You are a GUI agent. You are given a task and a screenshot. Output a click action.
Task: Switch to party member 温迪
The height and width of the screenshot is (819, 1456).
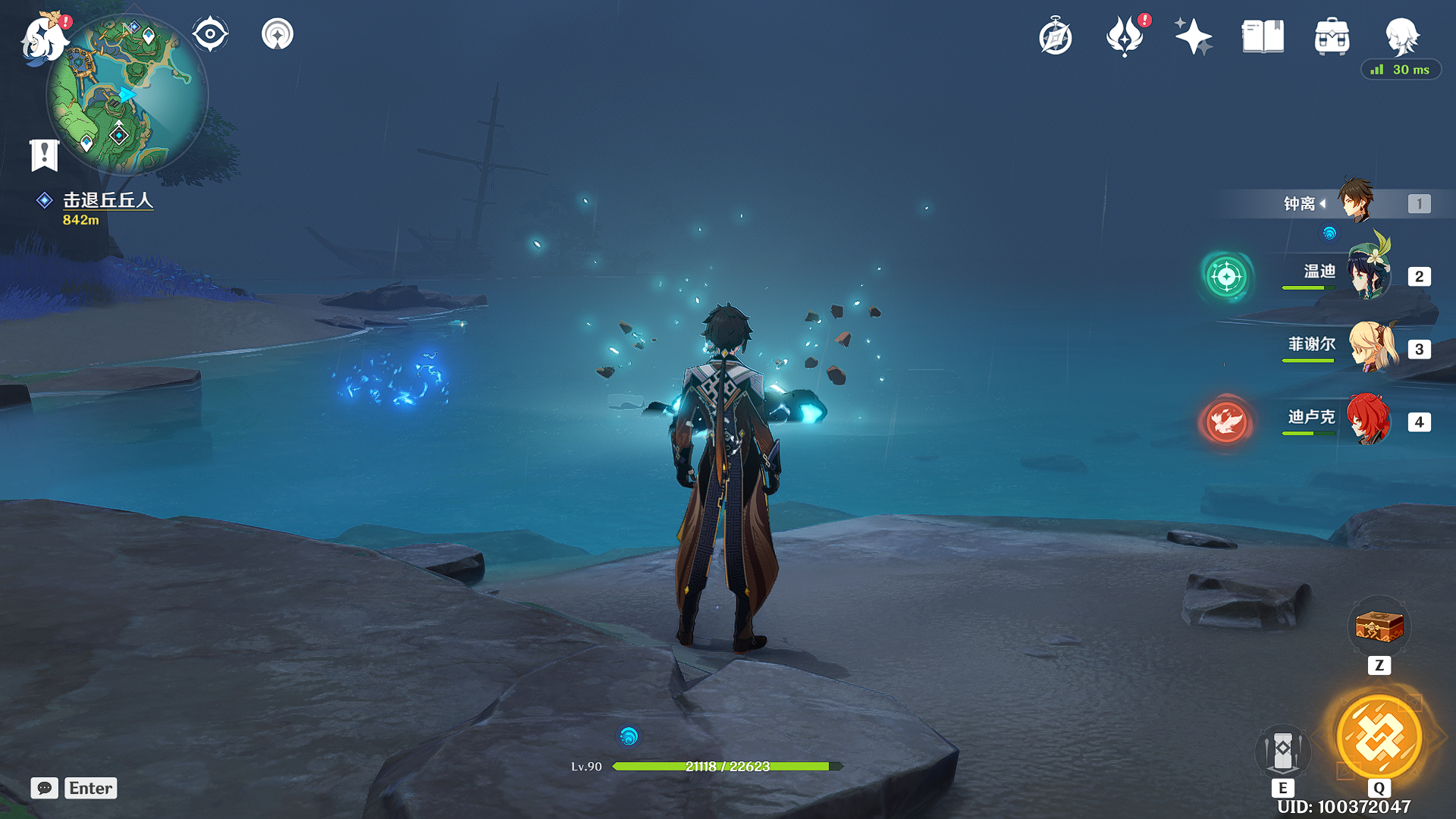pyautogui.click(x=1367, y=275)
